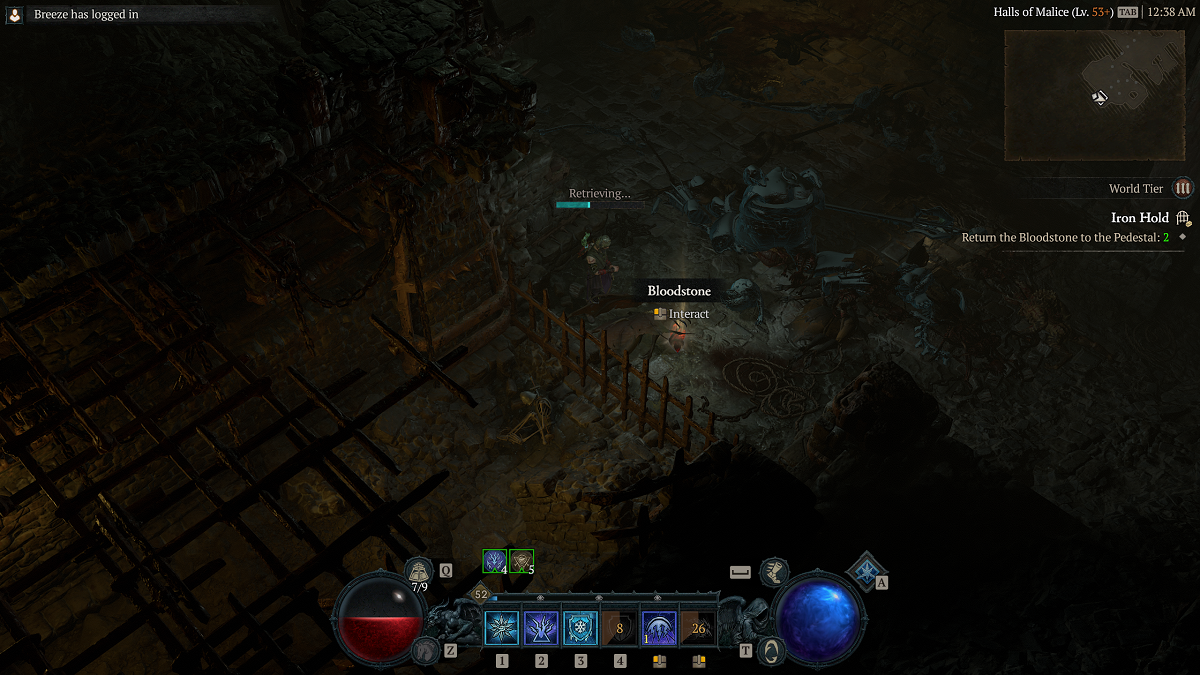Click the town portal swirl icon
1200x675 pixels.
771,650
